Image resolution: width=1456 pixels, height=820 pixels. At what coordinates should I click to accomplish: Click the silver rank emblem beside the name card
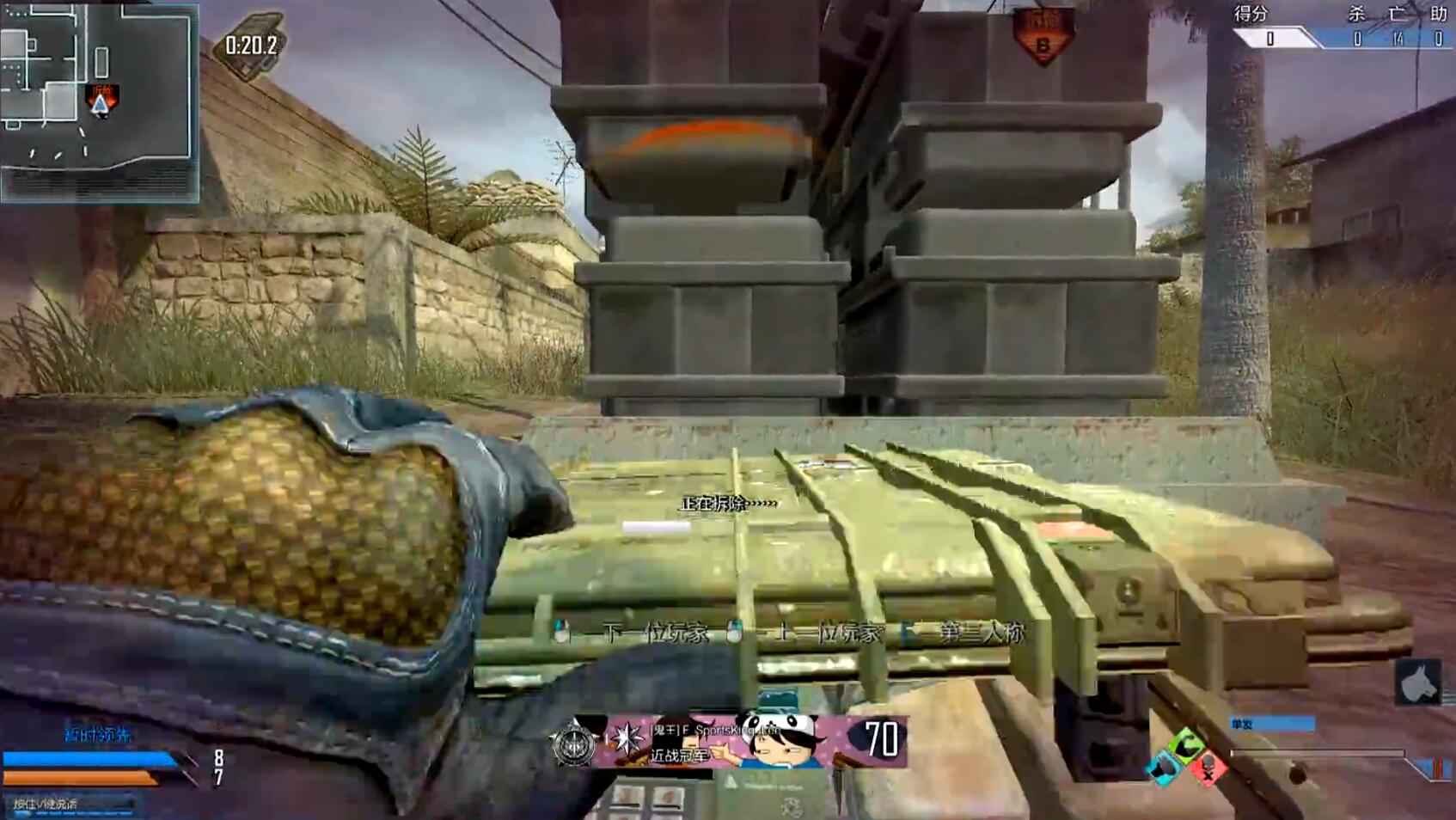tap(575, 743)
